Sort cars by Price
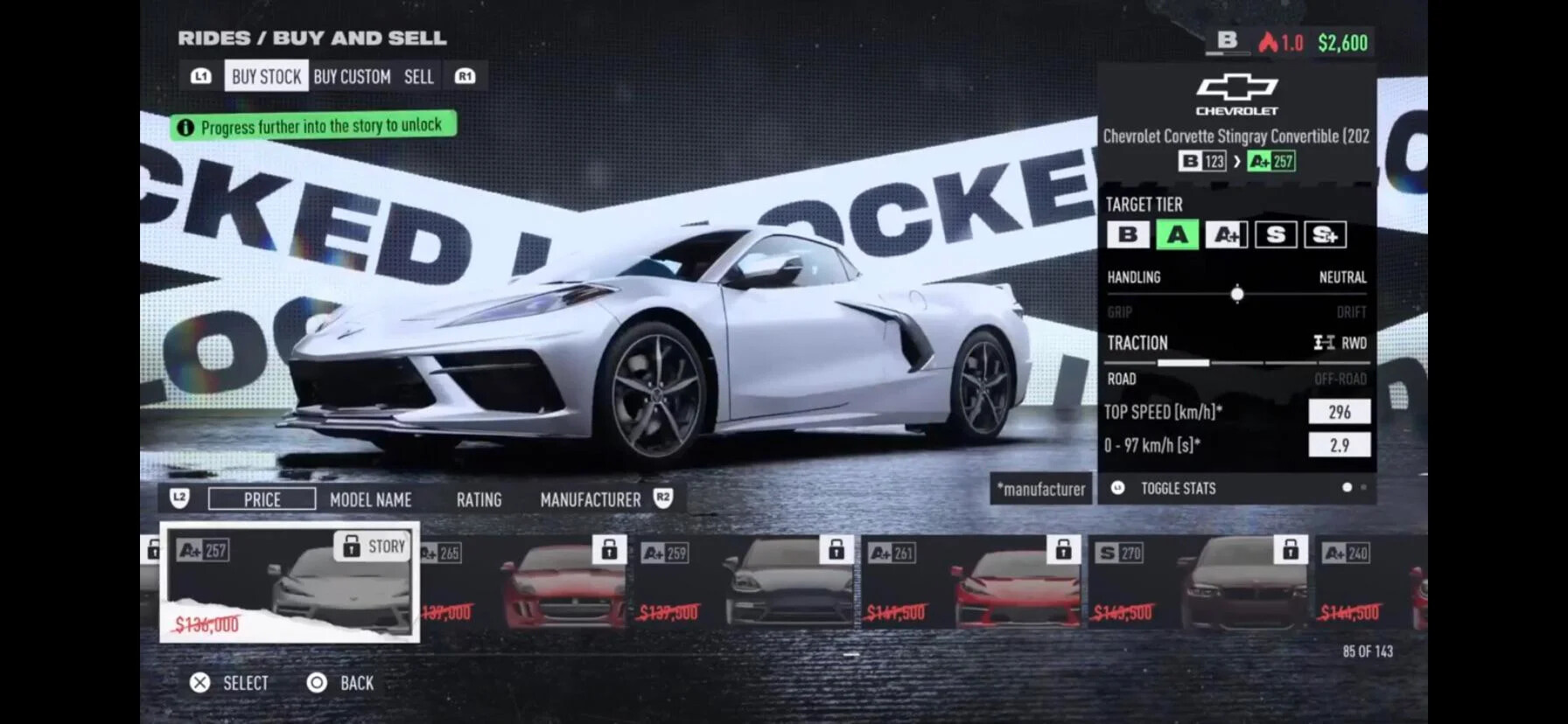This screenshot has height=724, width=1568. [262, 499]
